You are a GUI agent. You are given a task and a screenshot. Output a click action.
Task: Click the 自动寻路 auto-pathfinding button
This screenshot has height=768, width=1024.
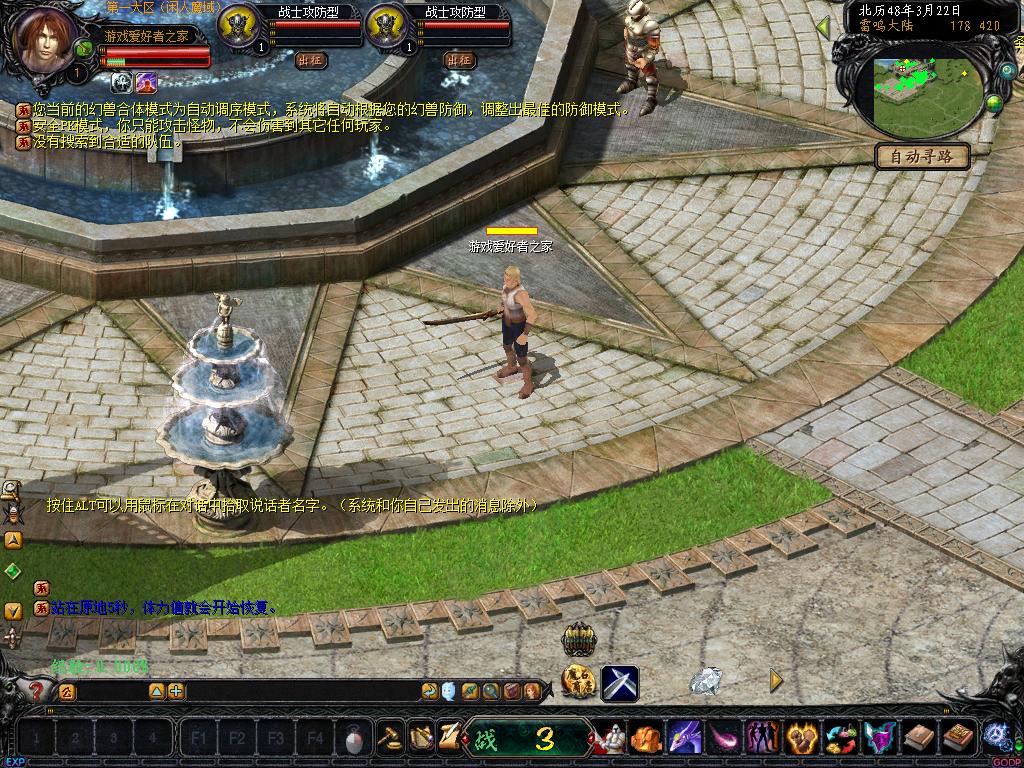[x=922, y=156]
